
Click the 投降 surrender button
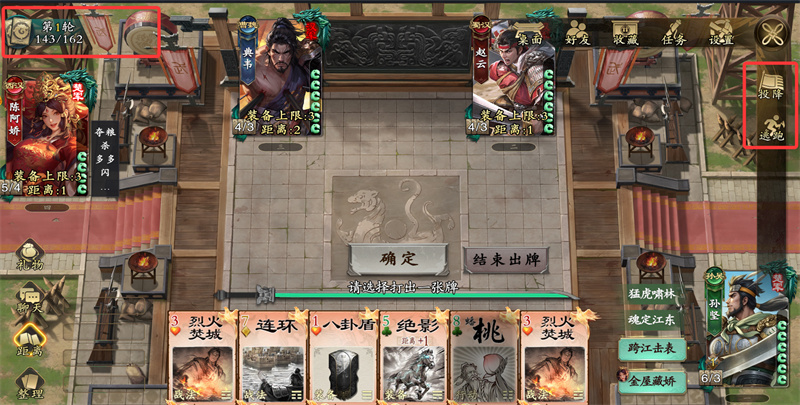point(770,84)
